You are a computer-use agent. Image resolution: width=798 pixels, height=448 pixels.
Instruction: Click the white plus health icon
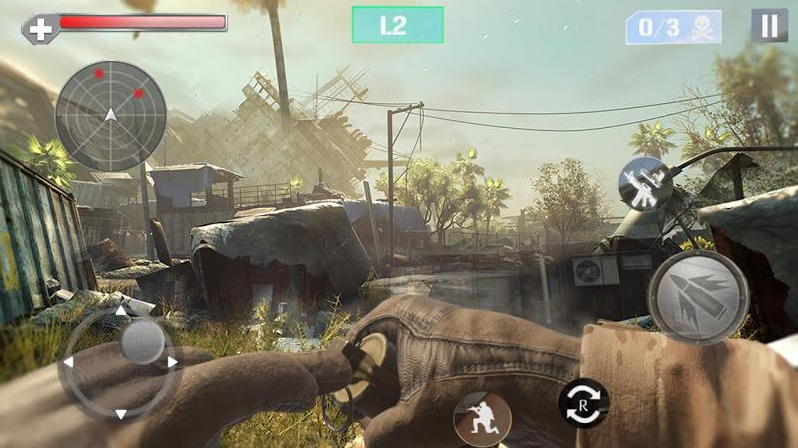pyautogui.click(x=41, y=29)
